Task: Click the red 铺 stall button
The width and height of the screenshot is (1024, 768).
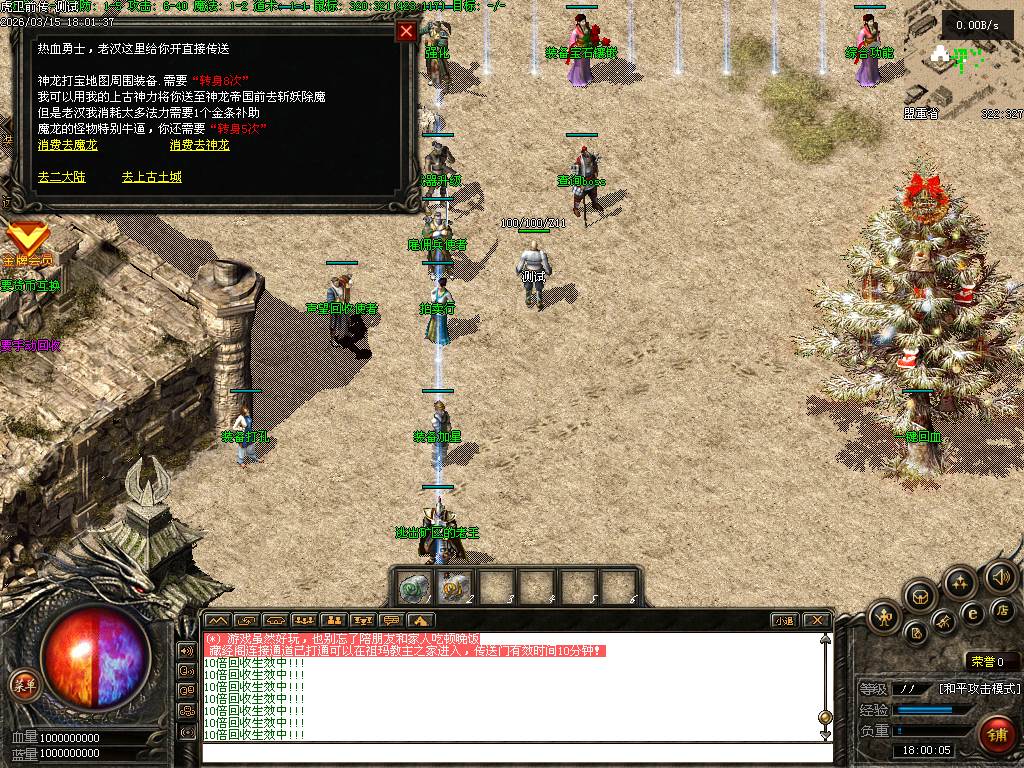Action: pos(997,735)
